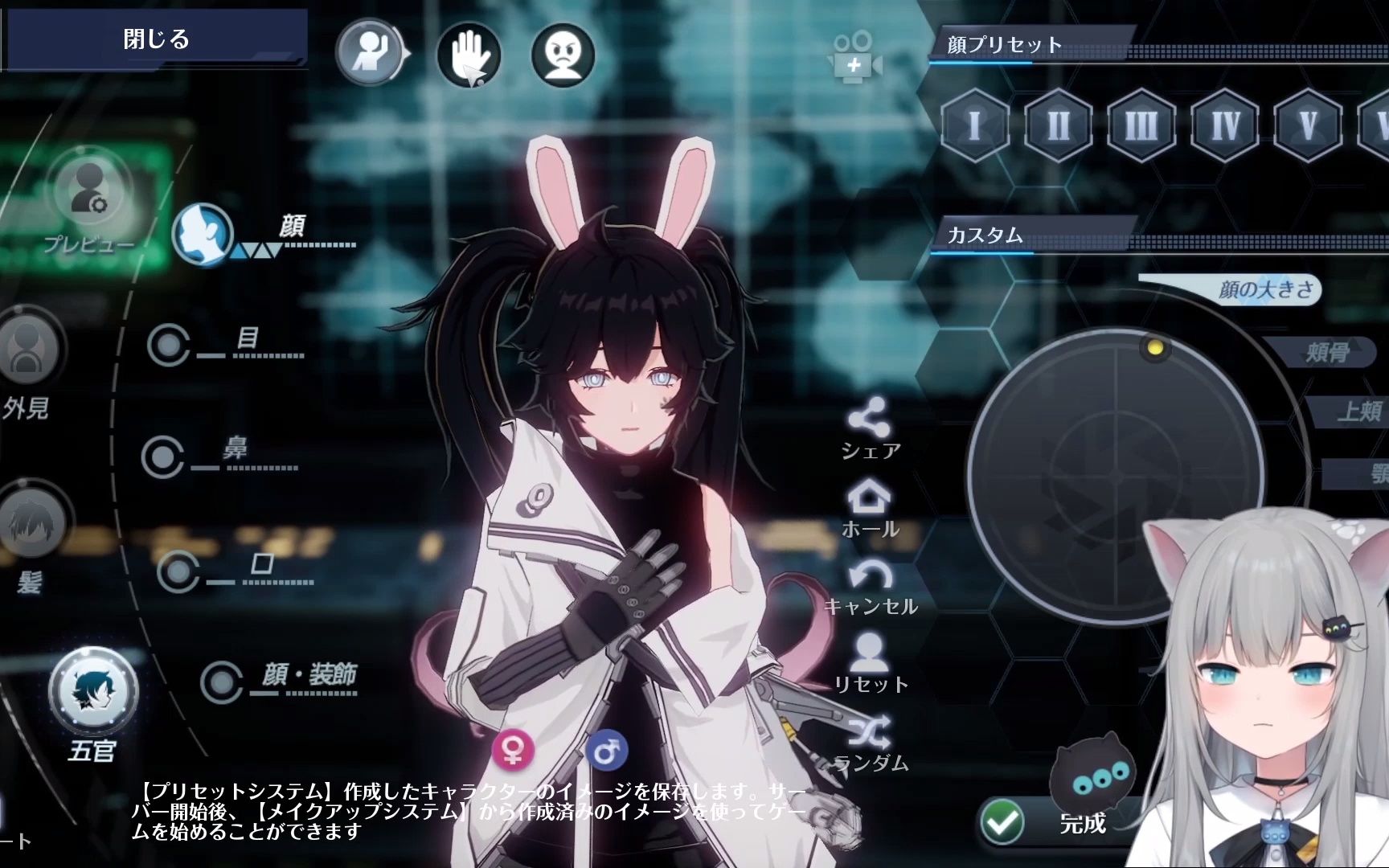This screenshot has height=868, width=1389.
Task: Randomize appearance with ランダム
Action: (x=870, y=743)
